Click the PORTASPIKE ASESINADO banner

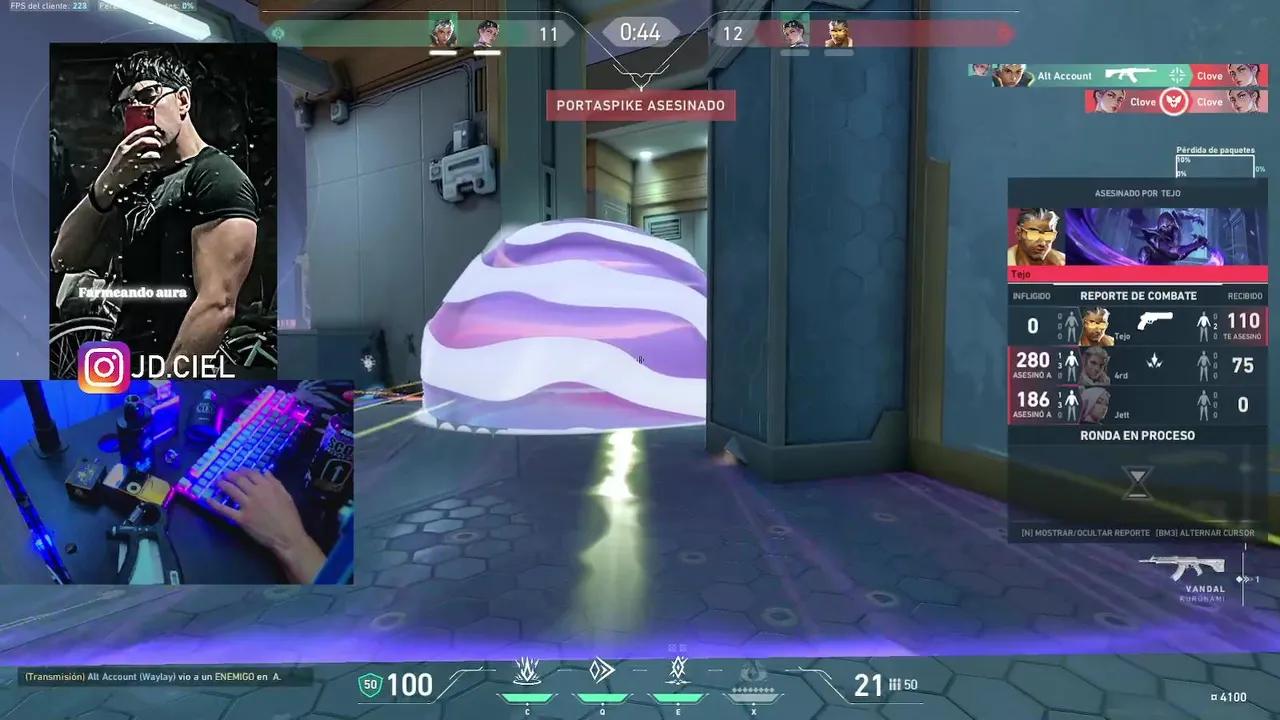tap(641, 105)
